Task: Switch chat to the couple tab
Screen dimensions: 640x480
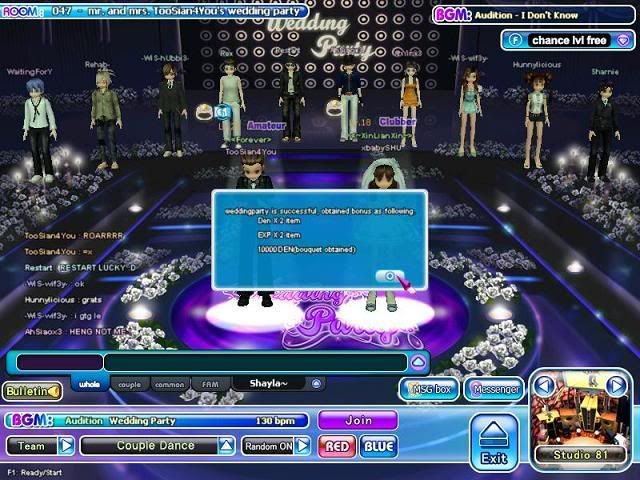Action: pos(129,384)
